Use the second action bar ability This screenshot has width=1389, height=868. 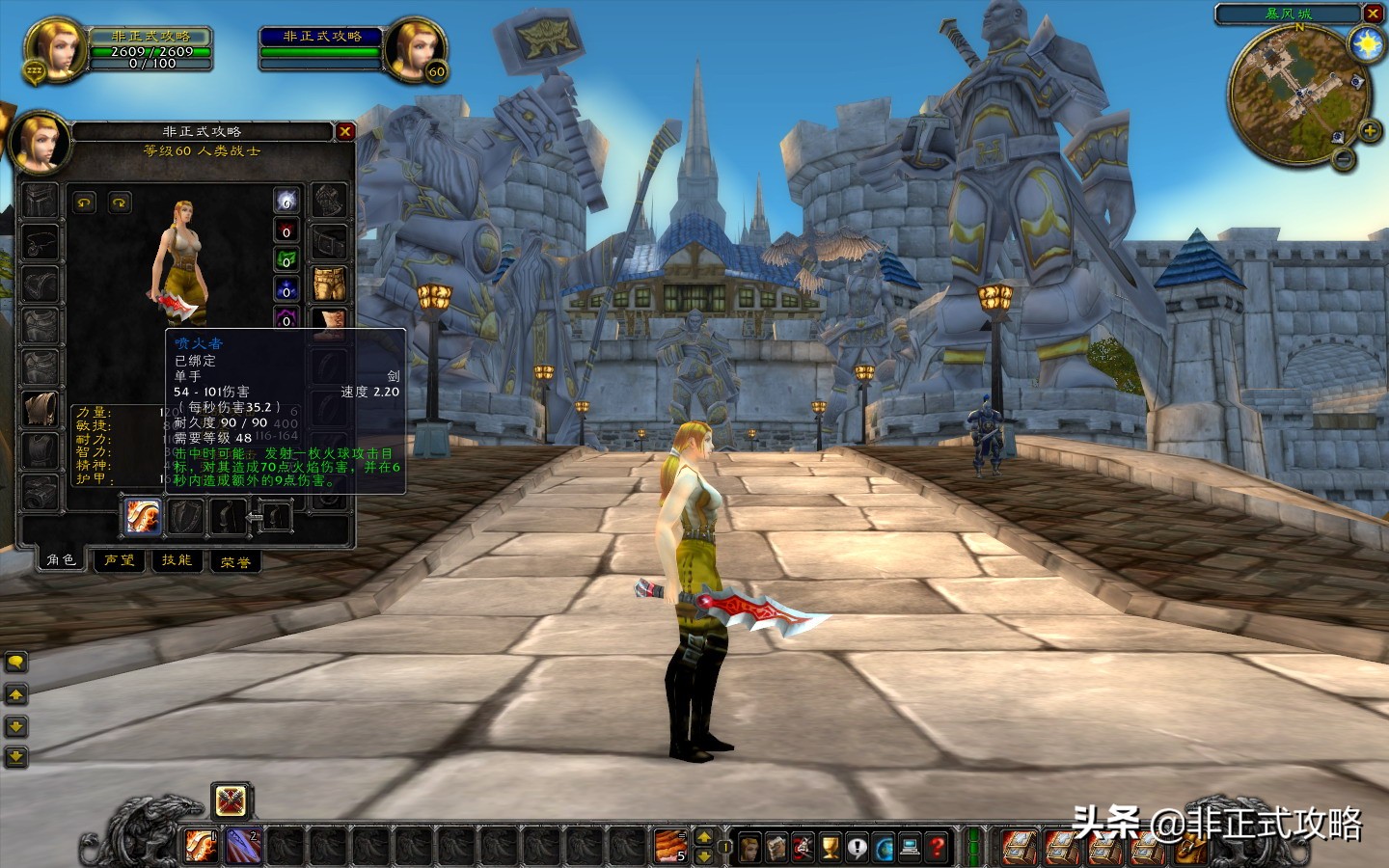[243, 846]
